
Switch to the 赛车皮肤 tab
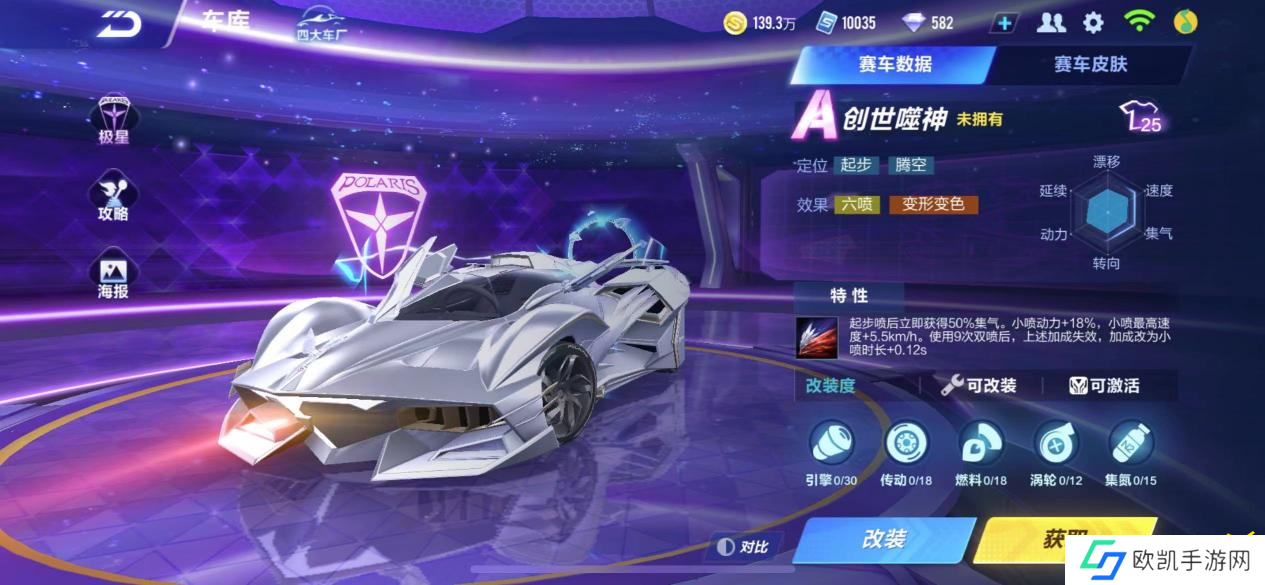click(x=1090, y=65)
